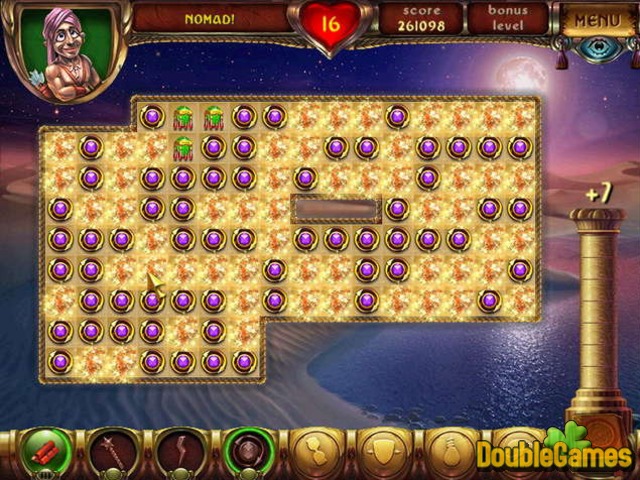Select the spiked mace power-up
640x480 pixels.
pyautogui.click(x=111, y=449)
